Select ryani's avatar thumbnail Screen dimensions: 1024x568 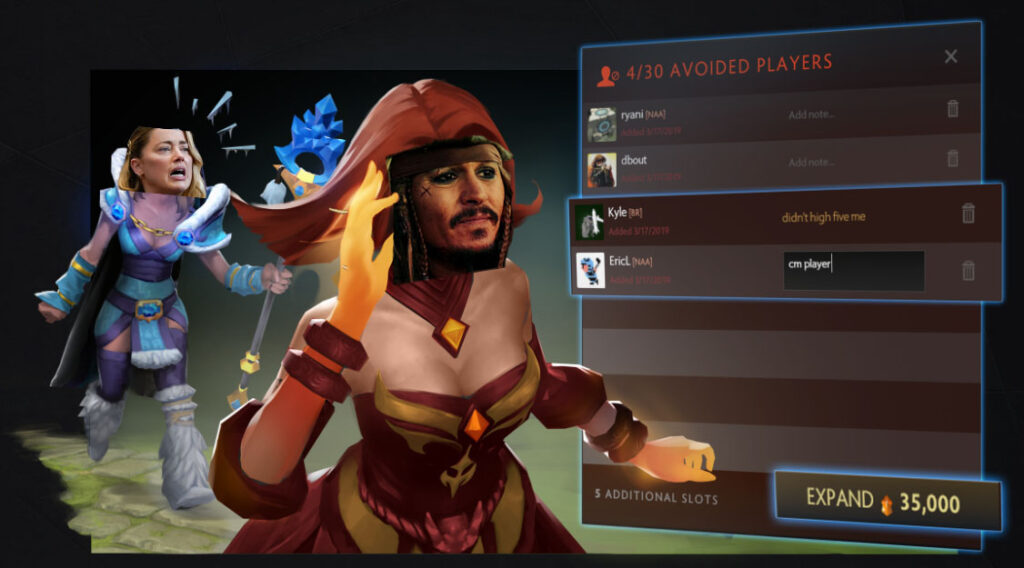click(x=602, y=124)
